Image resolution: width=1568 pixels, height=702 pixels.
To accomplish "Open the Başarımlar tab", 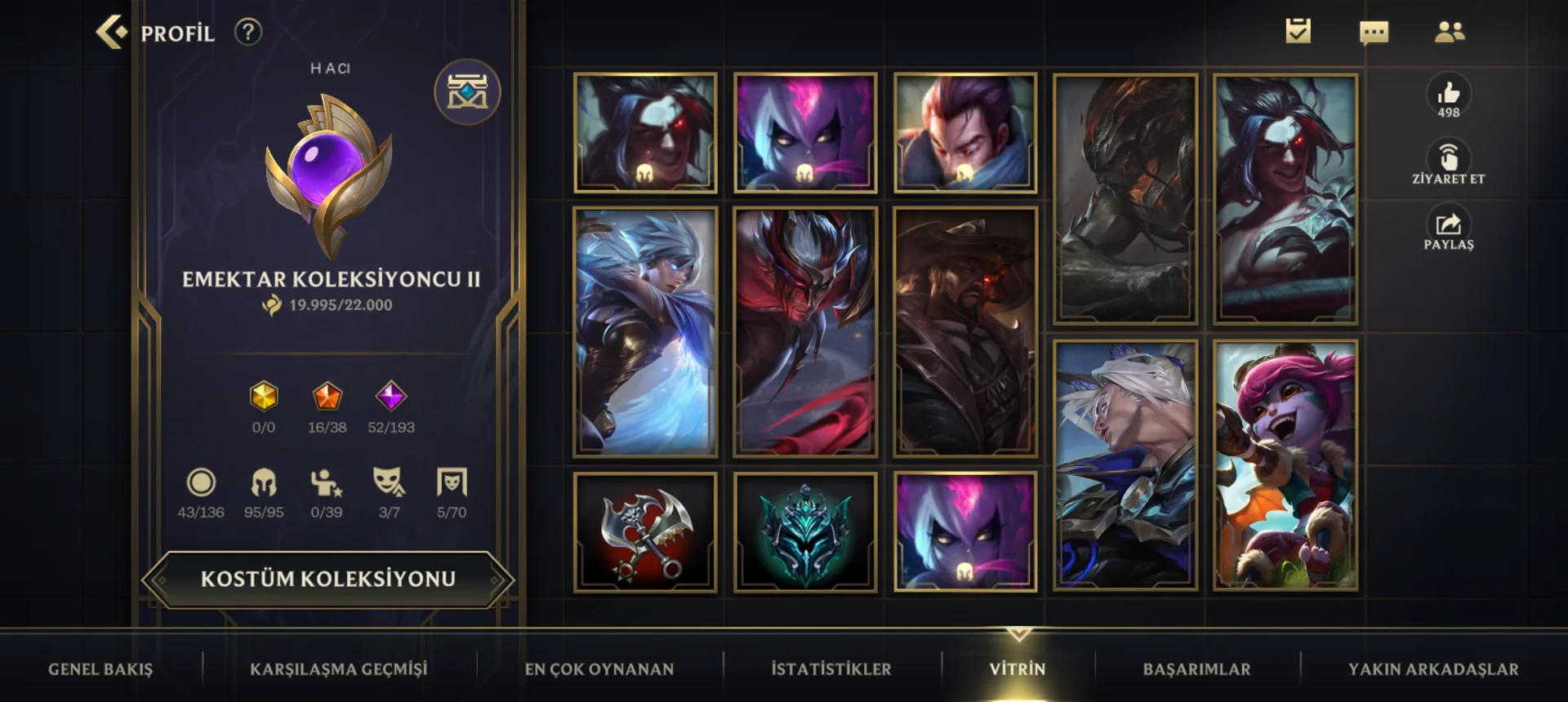I will pos(1196,669).
